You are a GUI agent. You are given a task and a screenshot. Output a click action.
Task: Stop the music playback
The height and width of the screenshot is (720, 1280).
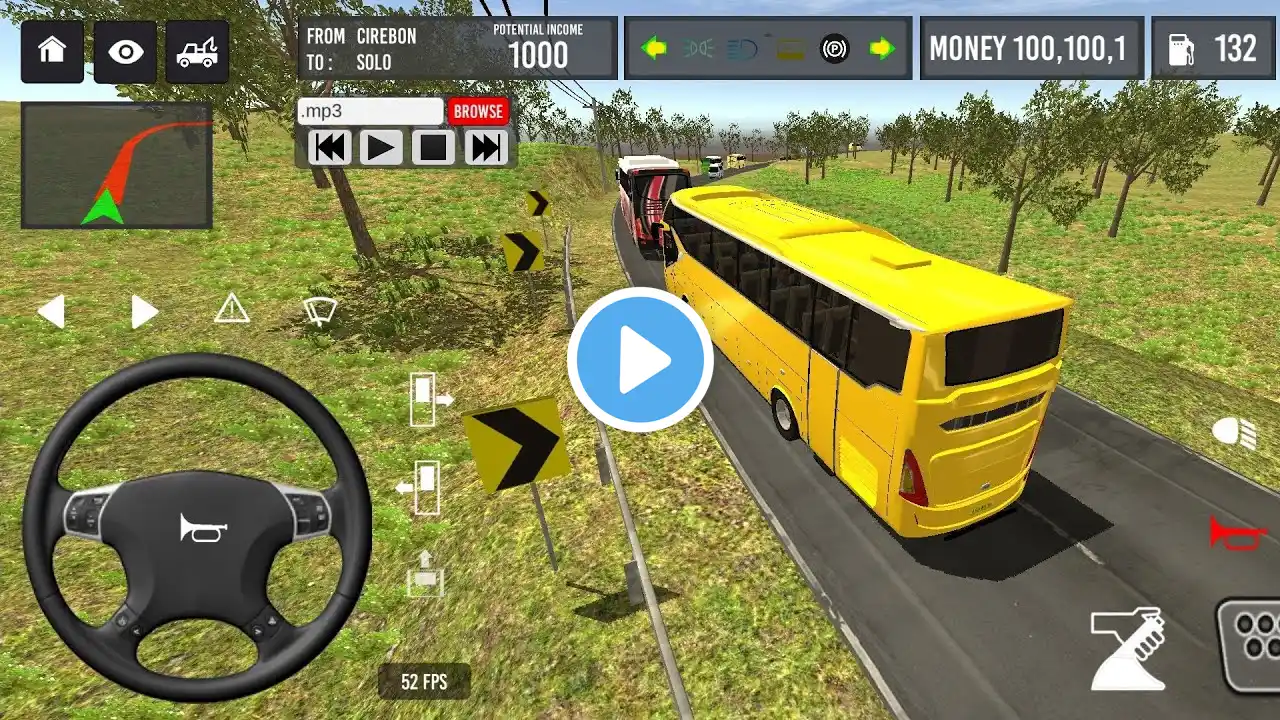click(433, 148)
